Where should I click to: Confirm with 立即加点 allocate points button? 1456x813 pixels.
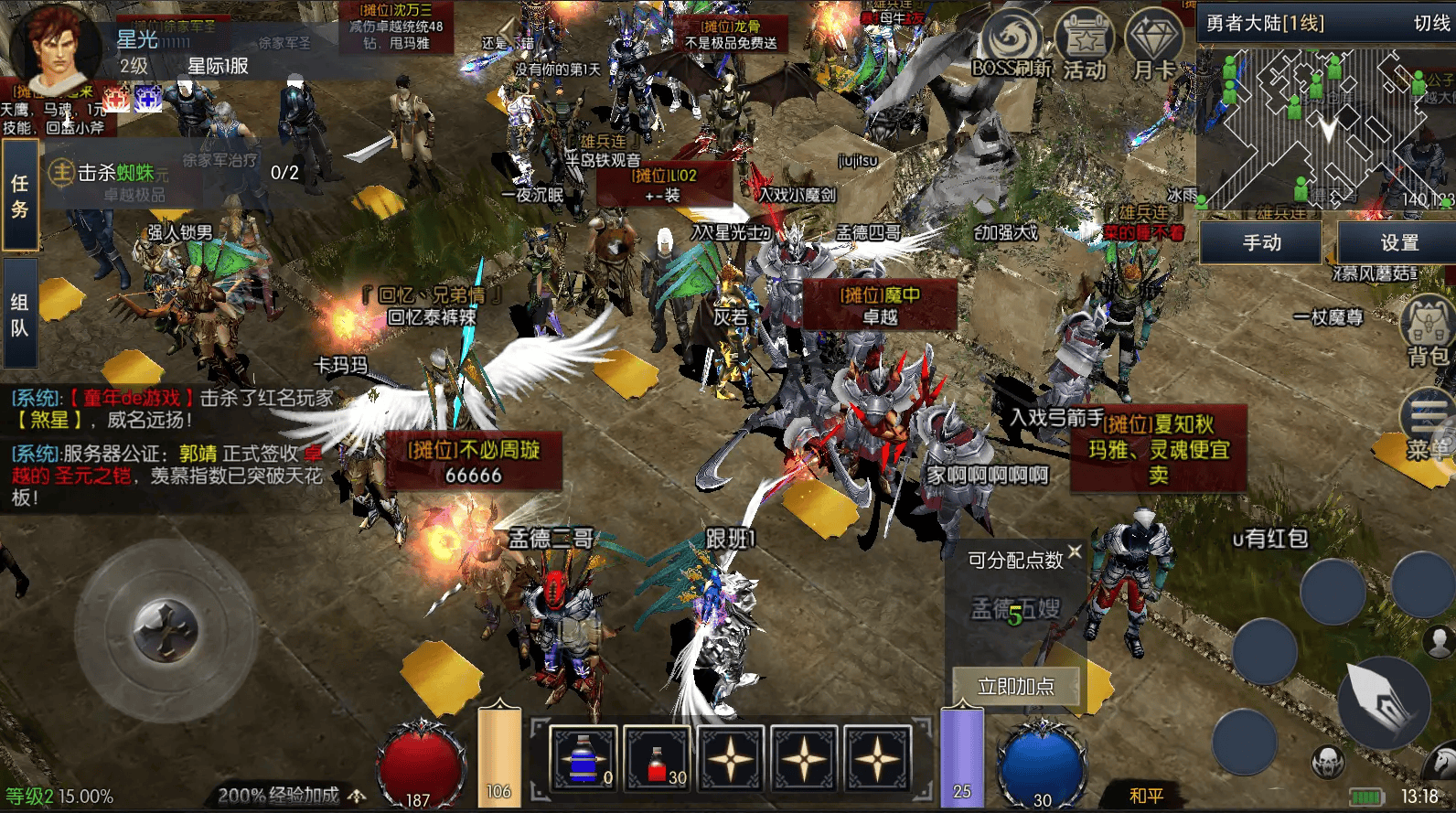1015,686
